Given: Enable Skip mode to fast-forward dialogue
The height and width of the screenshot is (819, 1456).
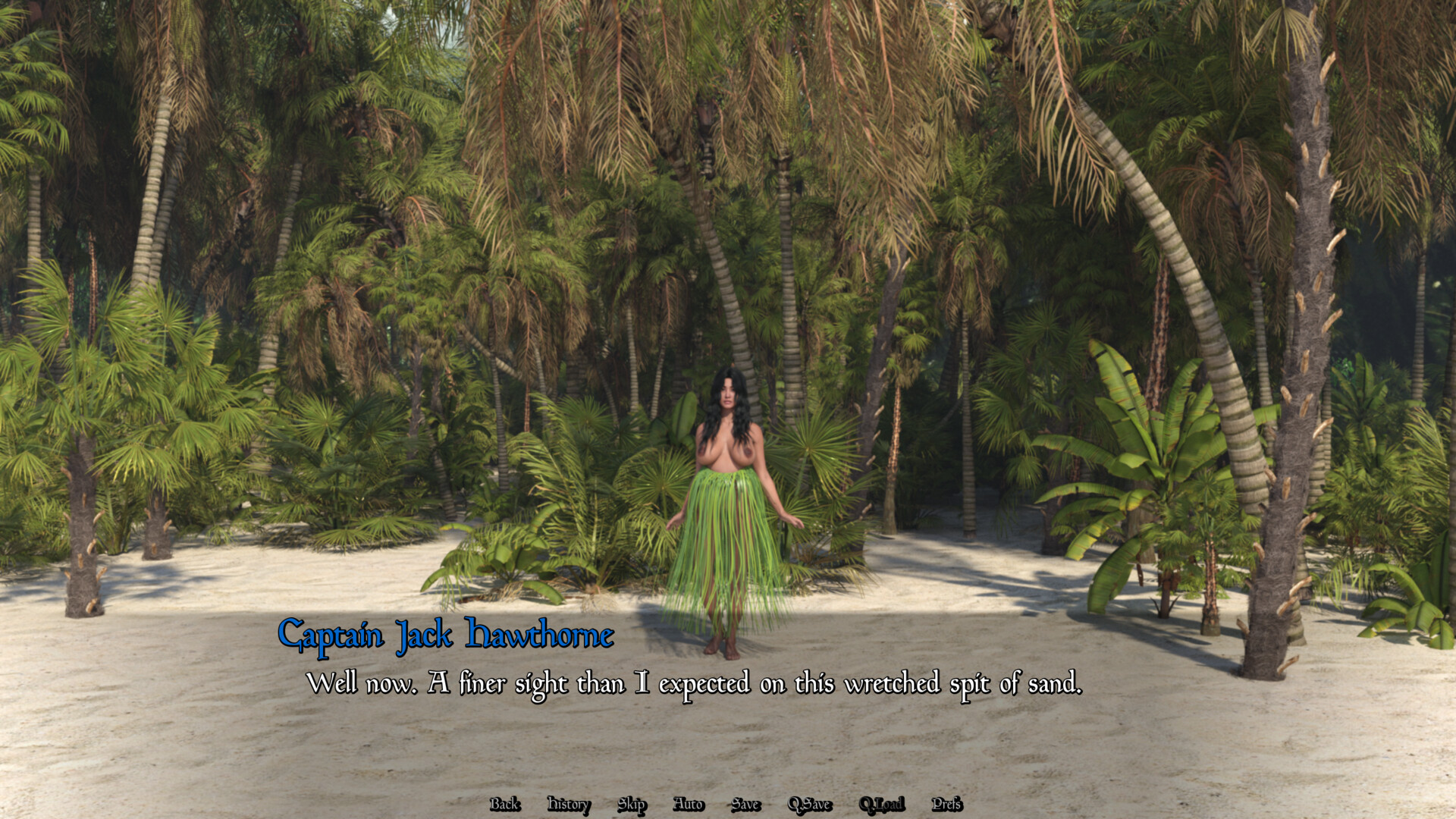Looking at the screenshot, I should 632,804.
